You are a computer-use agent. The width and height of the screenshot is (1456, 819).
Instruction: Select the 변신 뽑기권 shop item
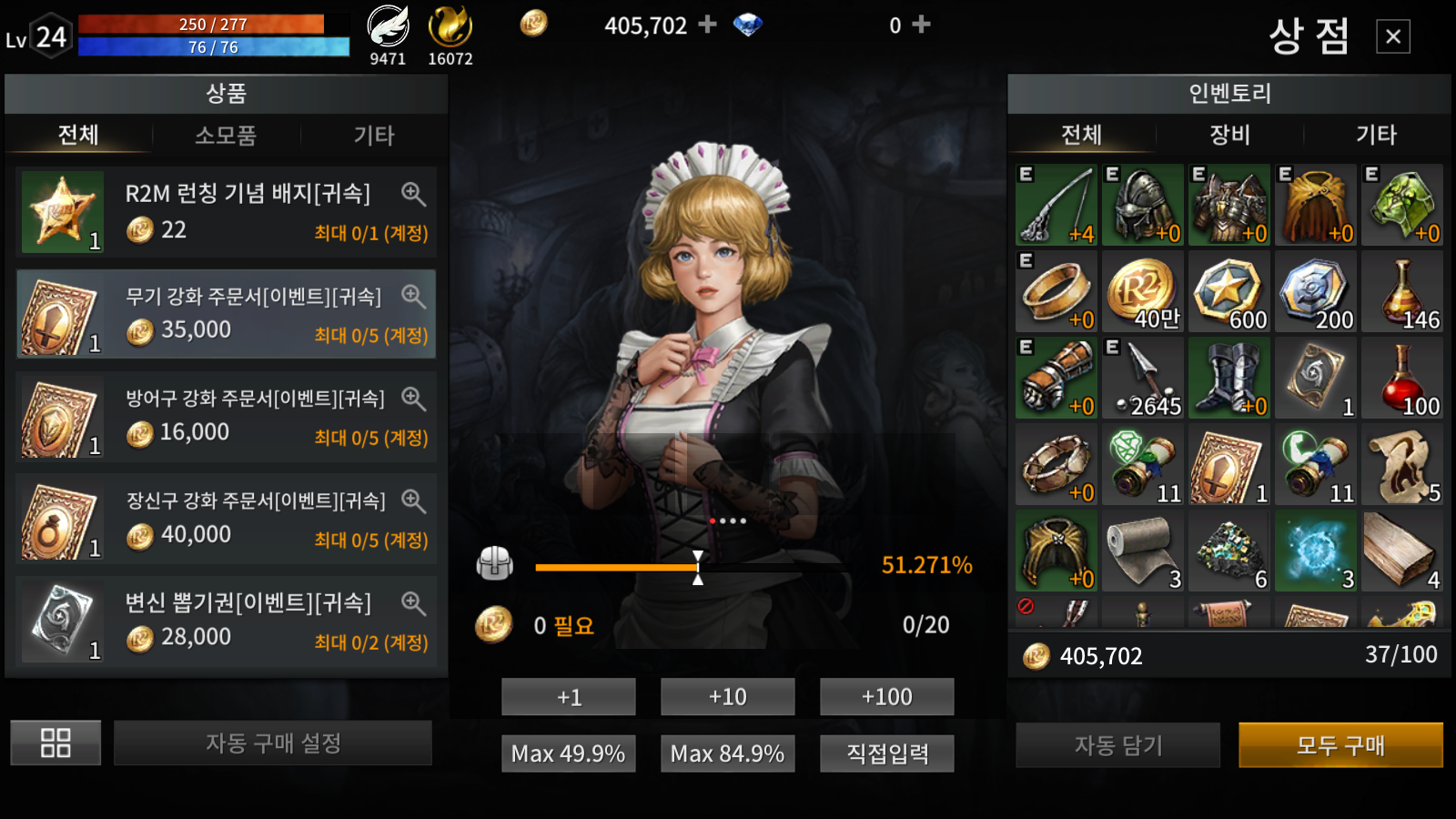(x=226, y=622)
